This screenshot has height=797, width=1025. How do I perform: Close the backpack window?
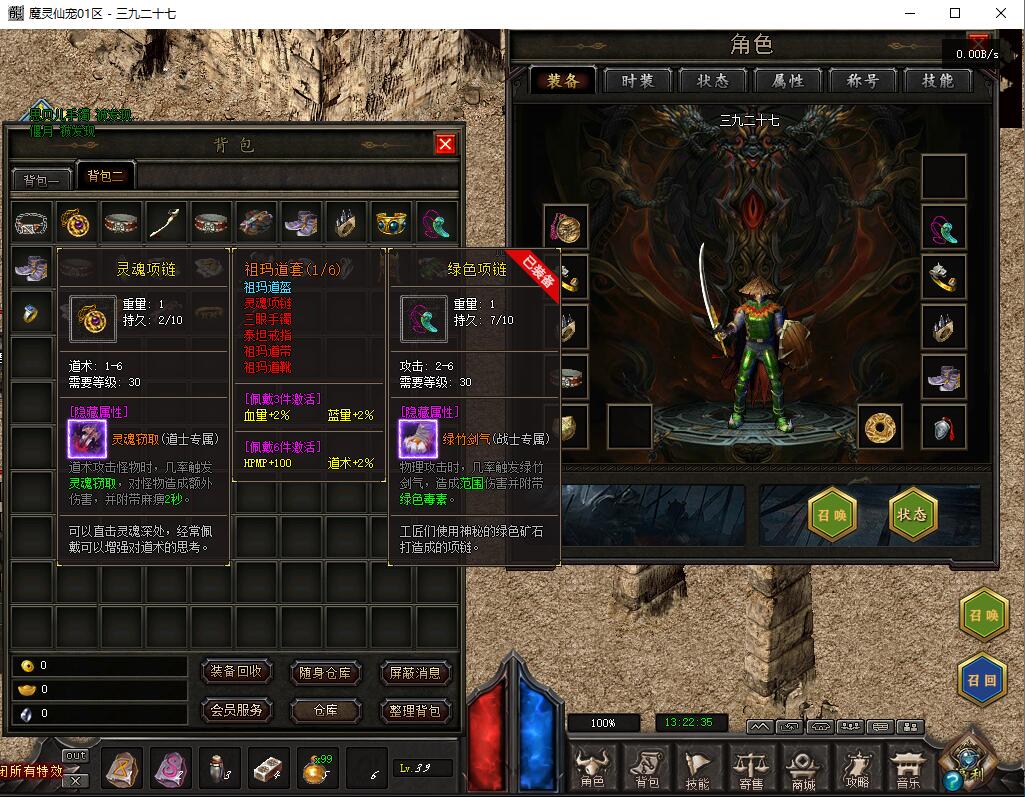pyautogui.click(x=445, y=144)
